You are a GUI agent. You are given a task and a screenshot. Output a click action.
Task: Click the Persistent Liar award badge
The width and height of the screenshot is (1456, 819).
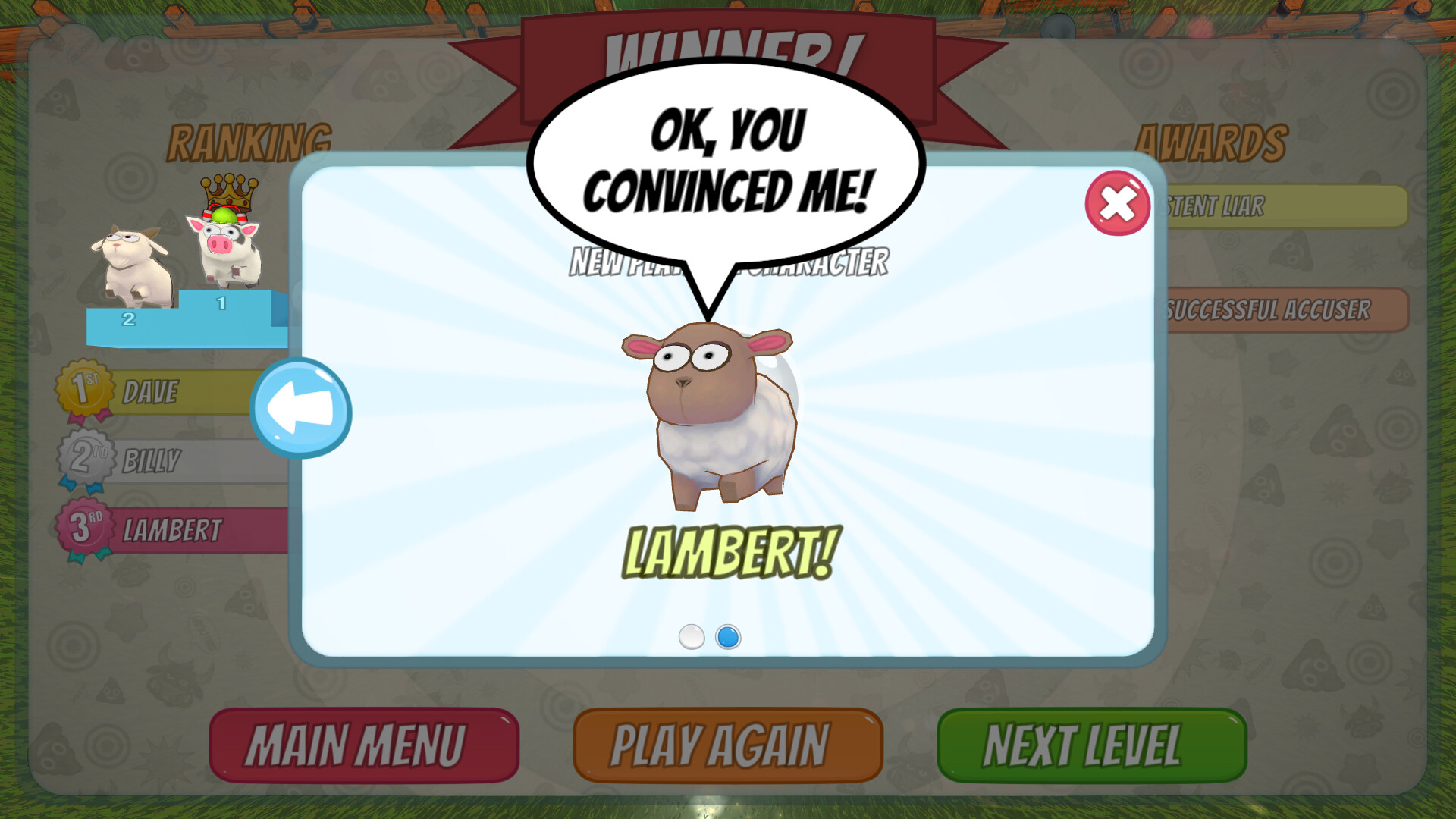1289,207
